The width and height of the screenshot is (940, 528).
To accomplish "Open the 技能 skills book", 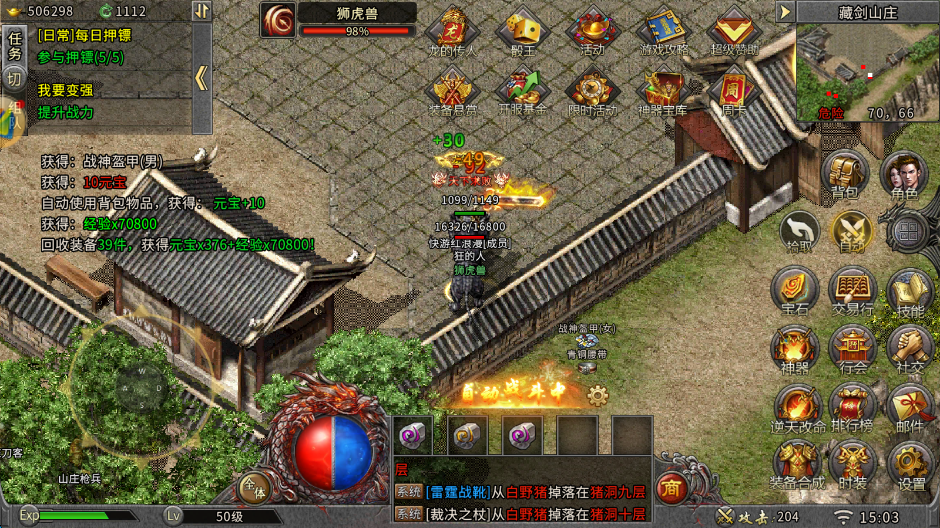I will coord(909,291).
